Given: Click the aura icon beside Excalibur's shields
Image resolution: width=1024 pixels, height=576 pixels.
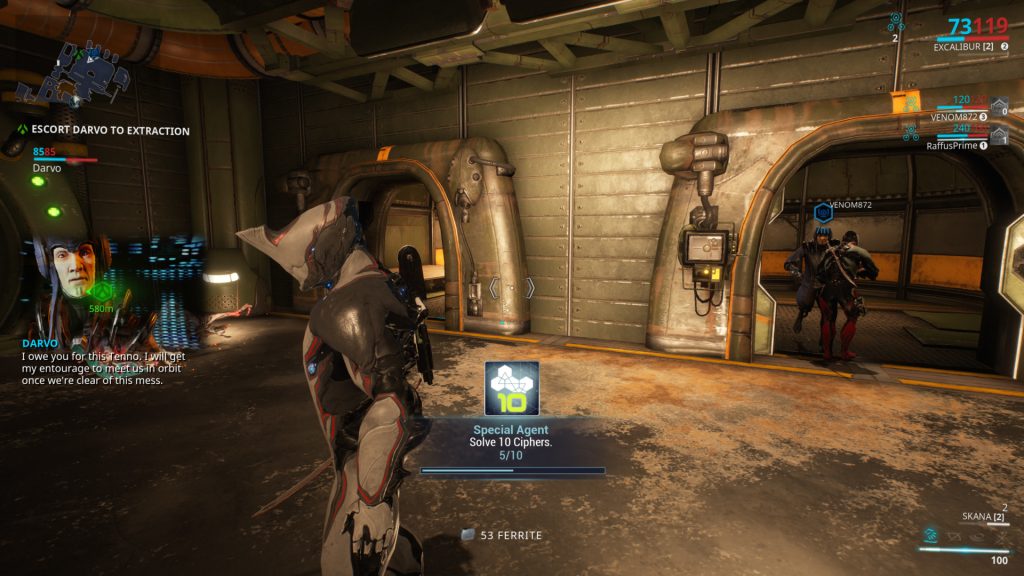Looking at the screenshot, I should click(897, 22).
